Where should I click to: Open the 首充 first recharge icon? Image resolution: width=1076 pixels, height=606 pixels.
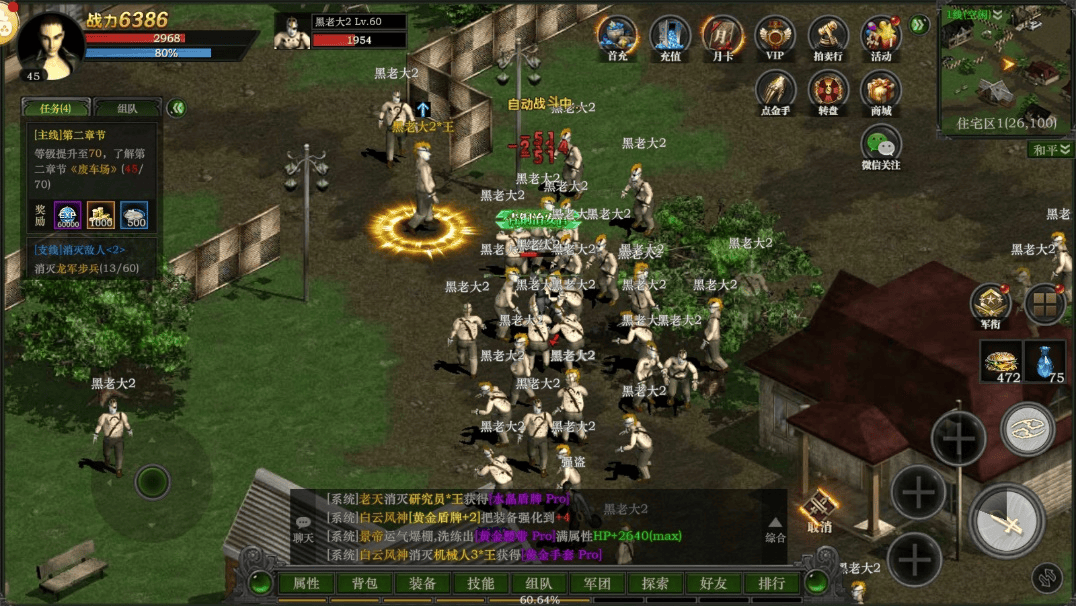pos(617,36)
